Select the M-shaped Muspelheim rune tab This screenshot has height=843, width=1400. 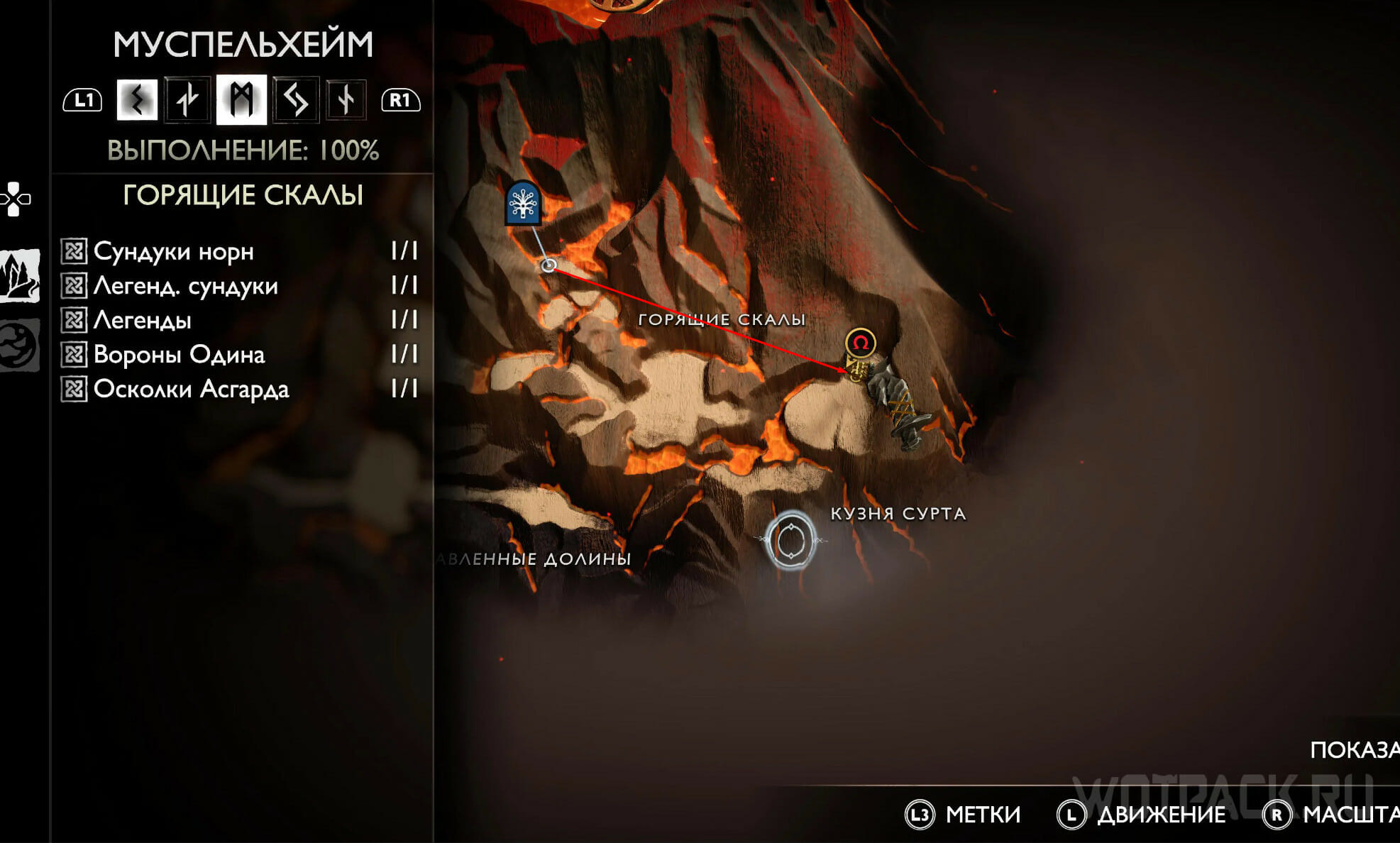pos(241,99)
